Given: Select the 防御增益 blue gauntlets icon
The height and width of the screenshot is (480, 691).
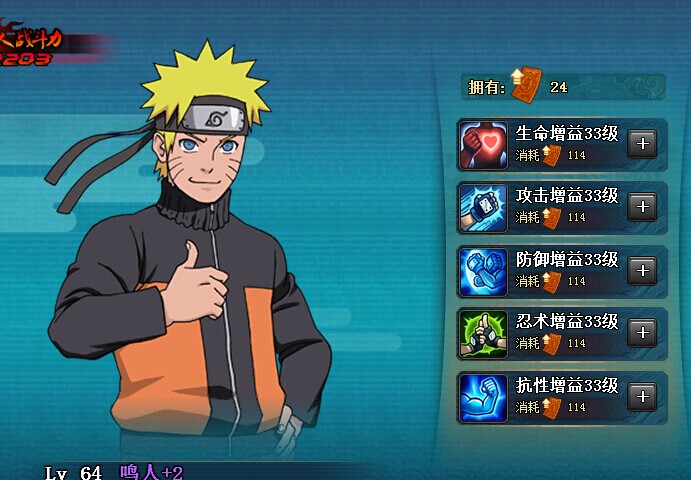Looking at the screenshot, I should 484,271.
